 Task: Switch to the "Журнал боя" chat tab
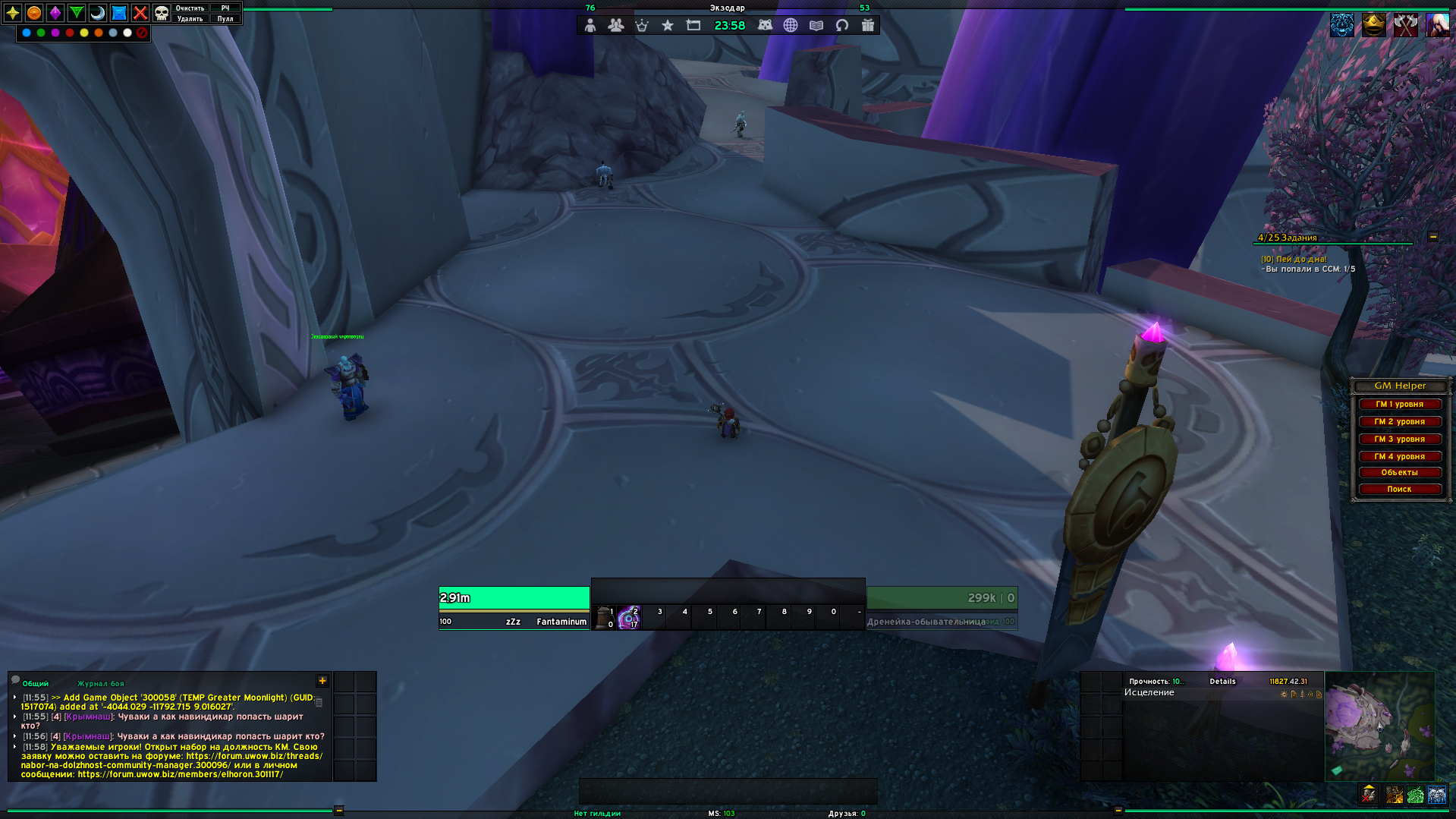(100, 684)
